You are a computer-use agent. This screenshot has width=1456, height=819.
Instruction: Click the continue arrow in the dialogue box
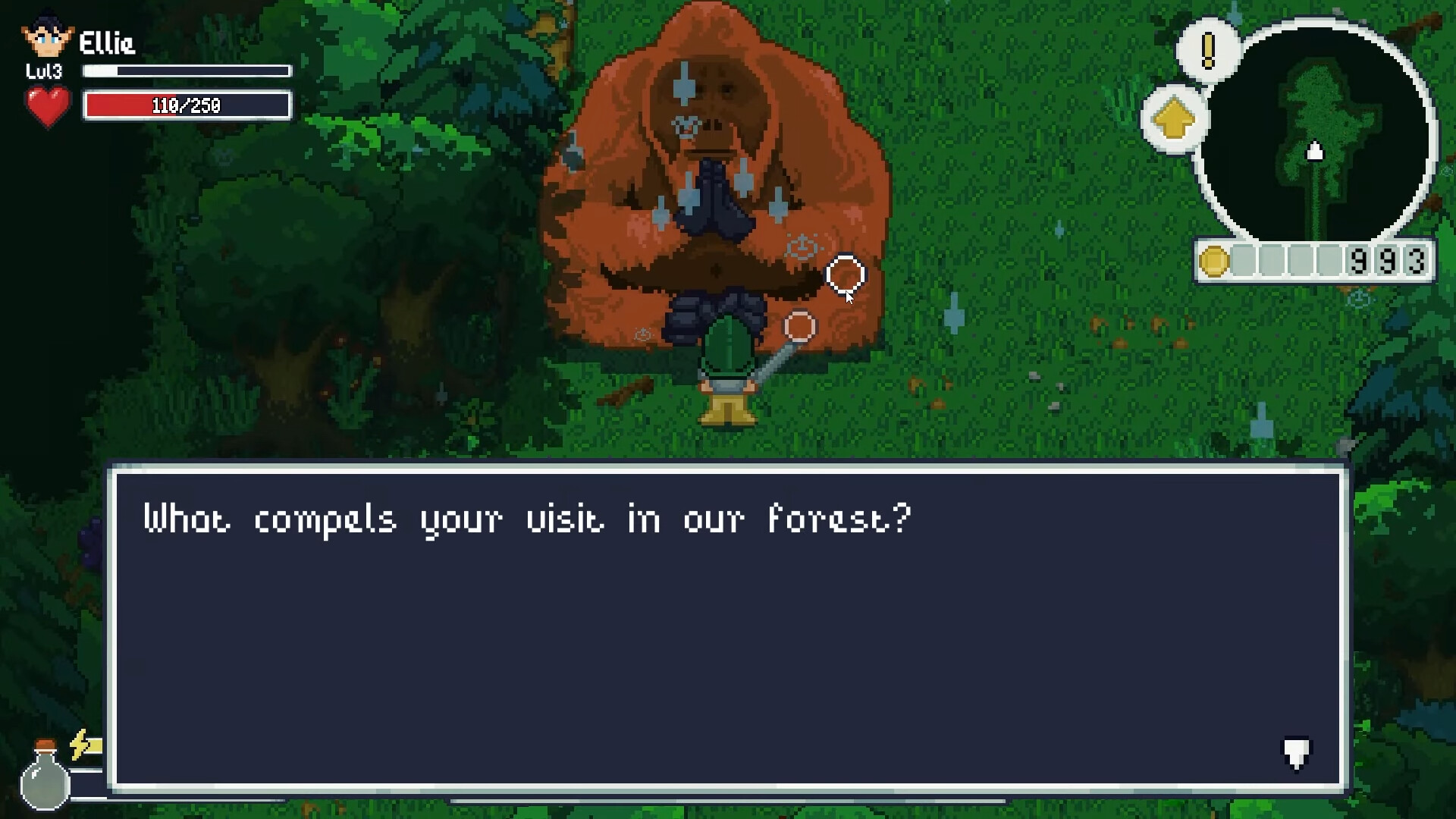(1298, 755)
